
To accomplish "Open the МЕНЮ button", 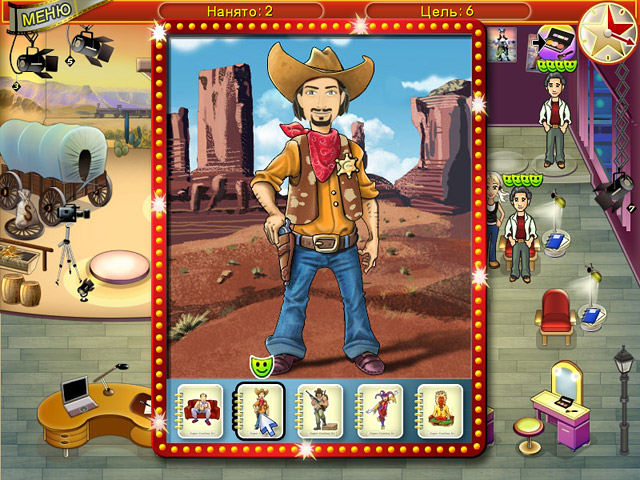I will [x=39, y=16].
